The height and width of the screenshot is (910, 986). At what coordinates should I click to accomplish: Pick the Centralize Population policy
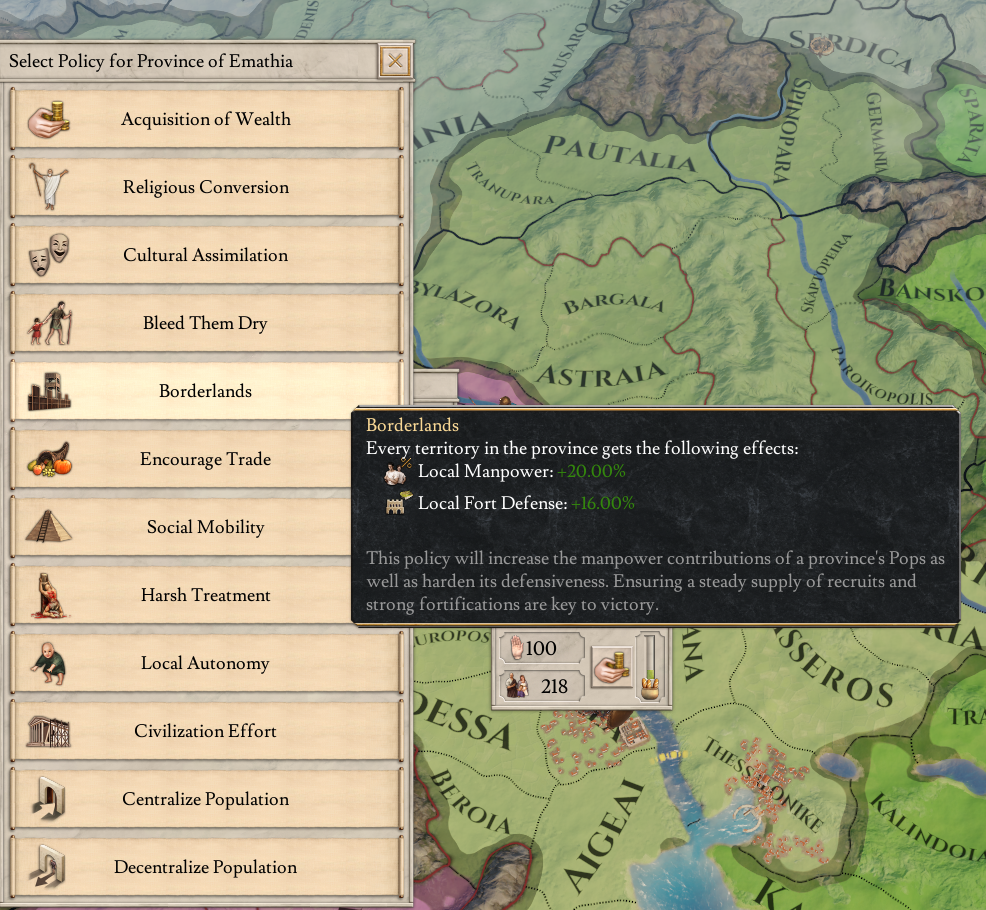pos(206,800)
